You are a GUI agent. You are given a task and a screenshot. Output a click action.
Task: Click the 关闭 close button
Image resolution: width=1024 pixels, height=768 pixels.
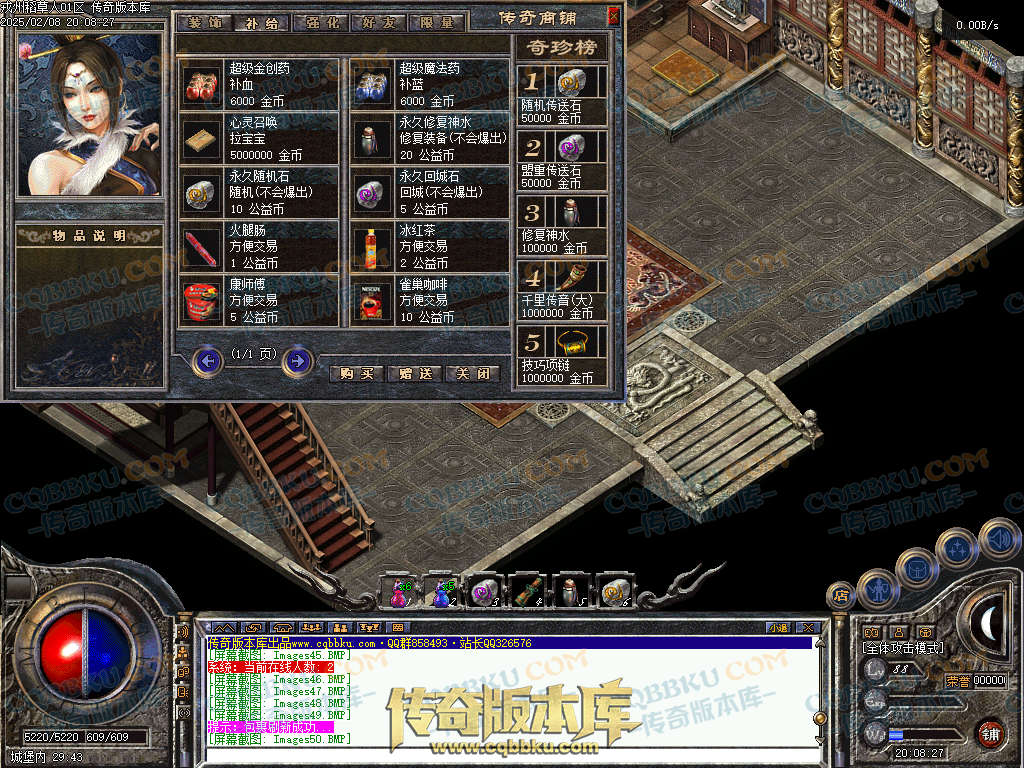point(472,374)
